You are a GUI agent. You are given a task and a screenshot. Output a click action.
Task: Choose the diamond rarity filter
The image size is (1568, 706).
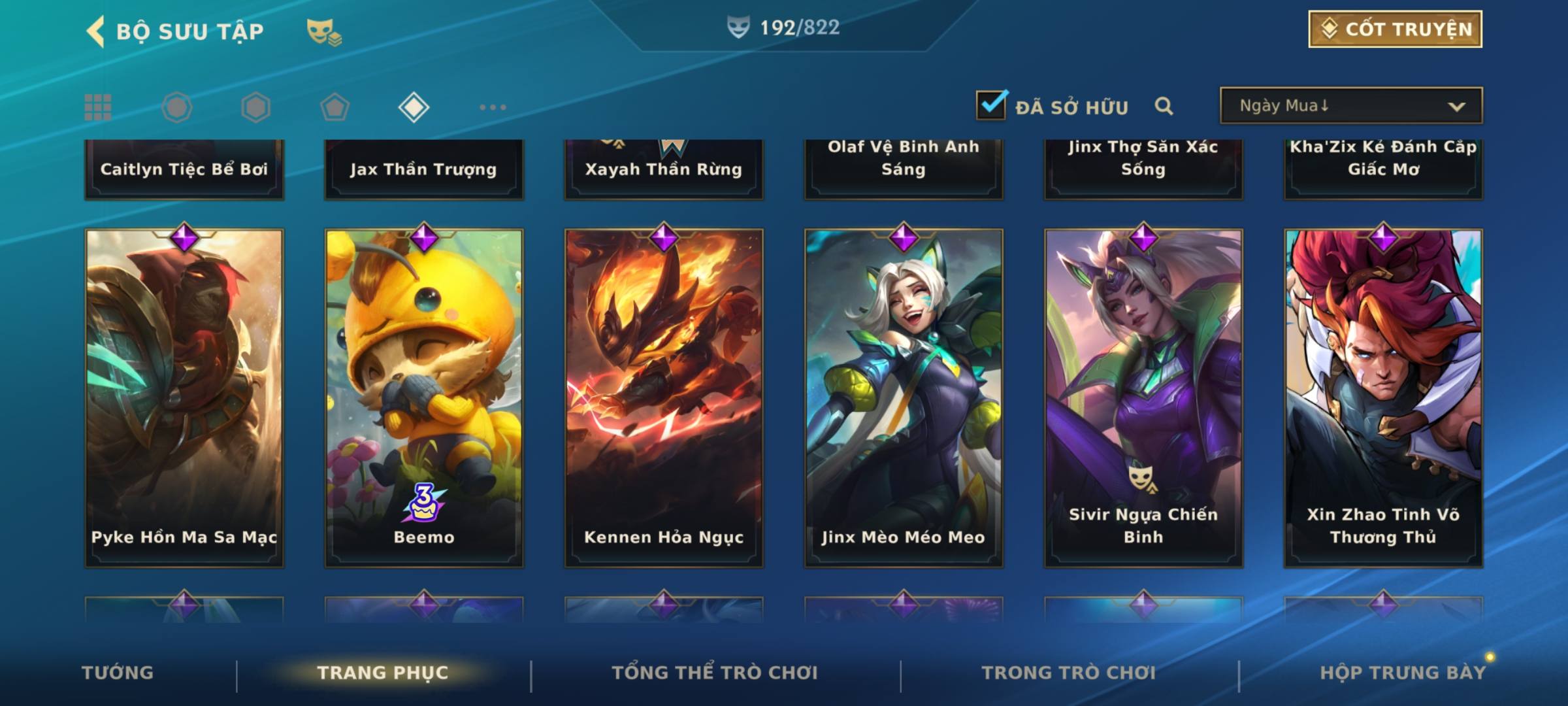coord(414,107)
